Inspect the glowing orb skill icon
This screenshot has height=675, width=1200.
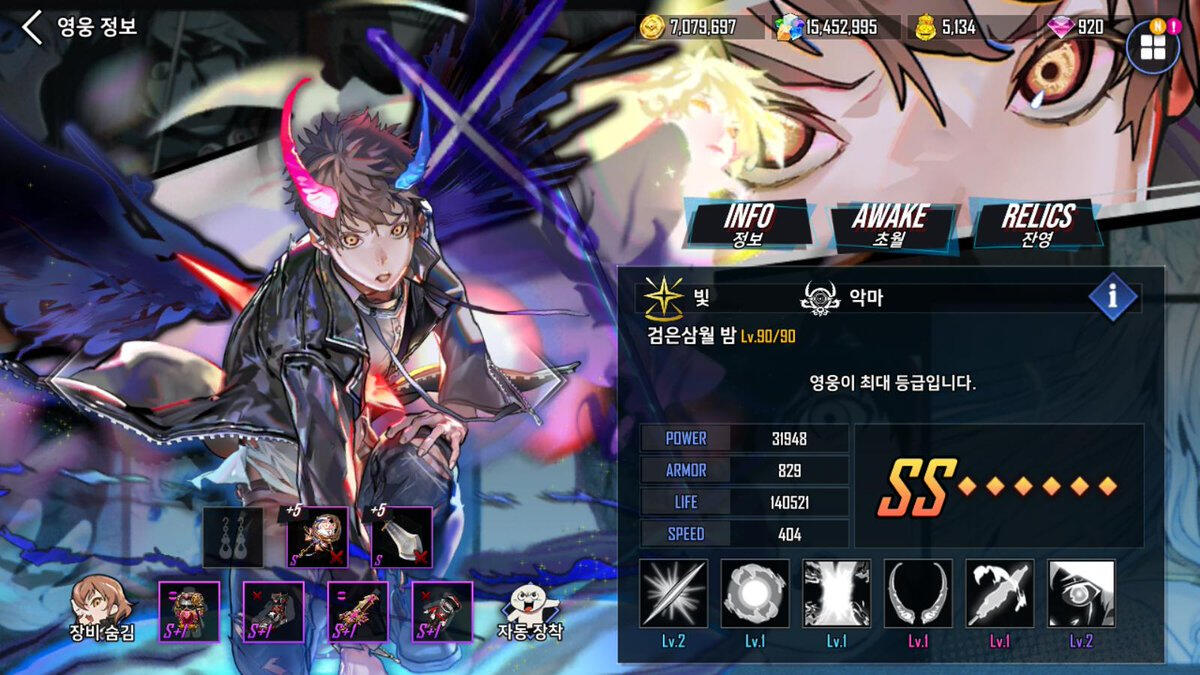[x=755, y=593]
